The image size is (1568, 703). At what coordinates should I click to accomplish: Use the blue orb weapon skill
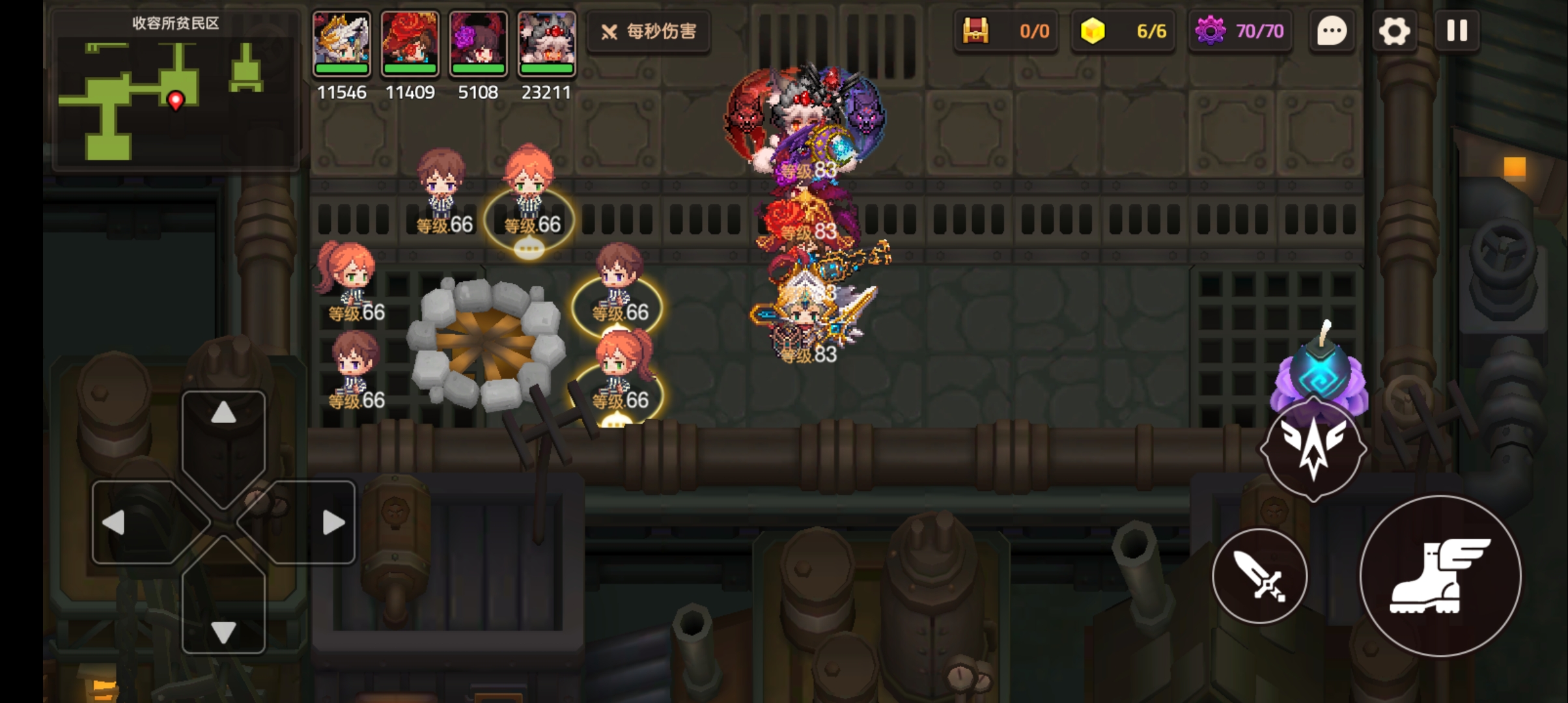[1320, 372]
